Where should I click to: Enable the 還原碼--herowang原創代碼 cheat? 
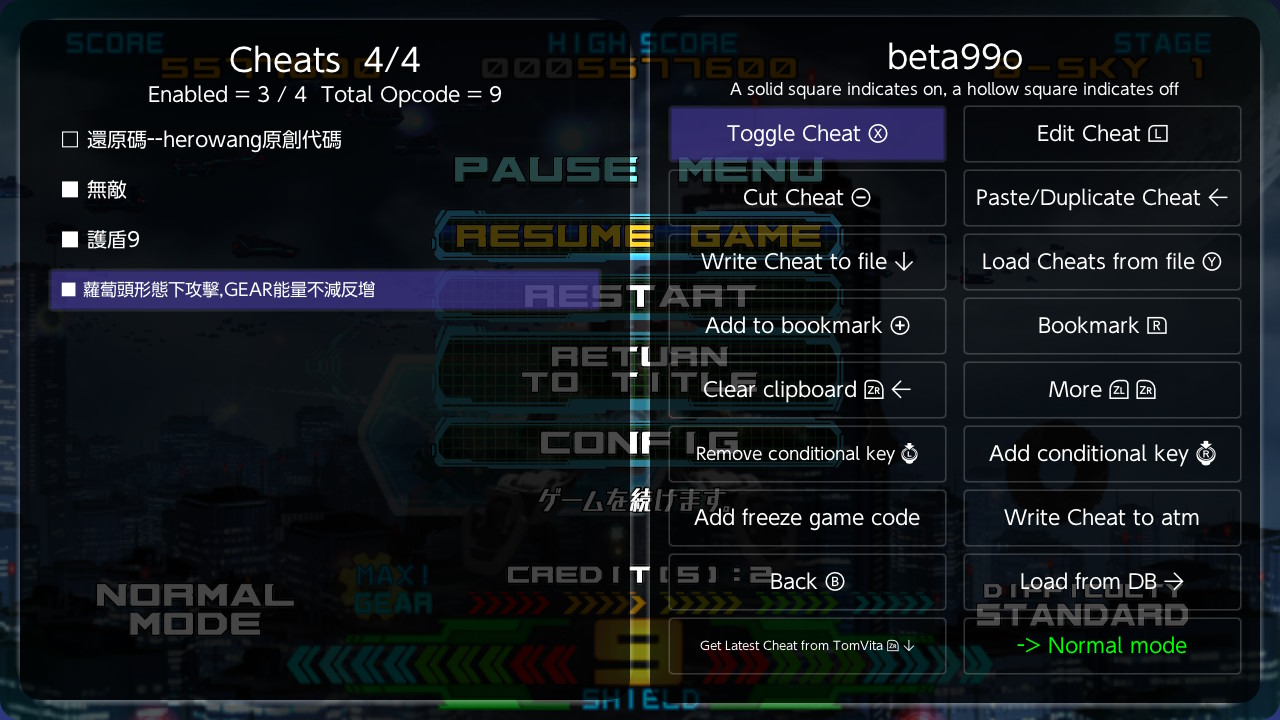click(x=200, y=139)
